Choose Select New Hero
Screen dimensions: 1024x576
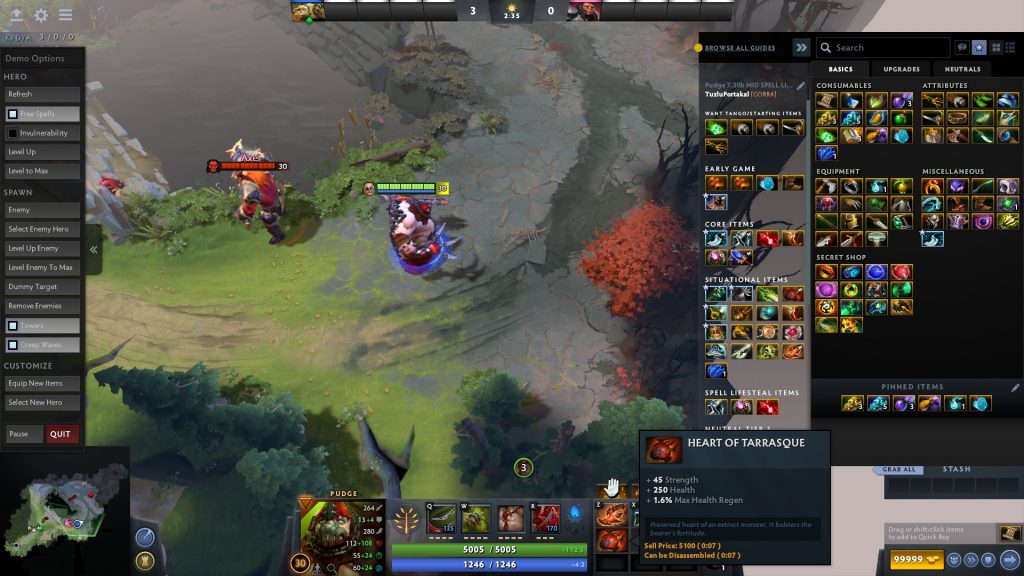coord(42,402)
